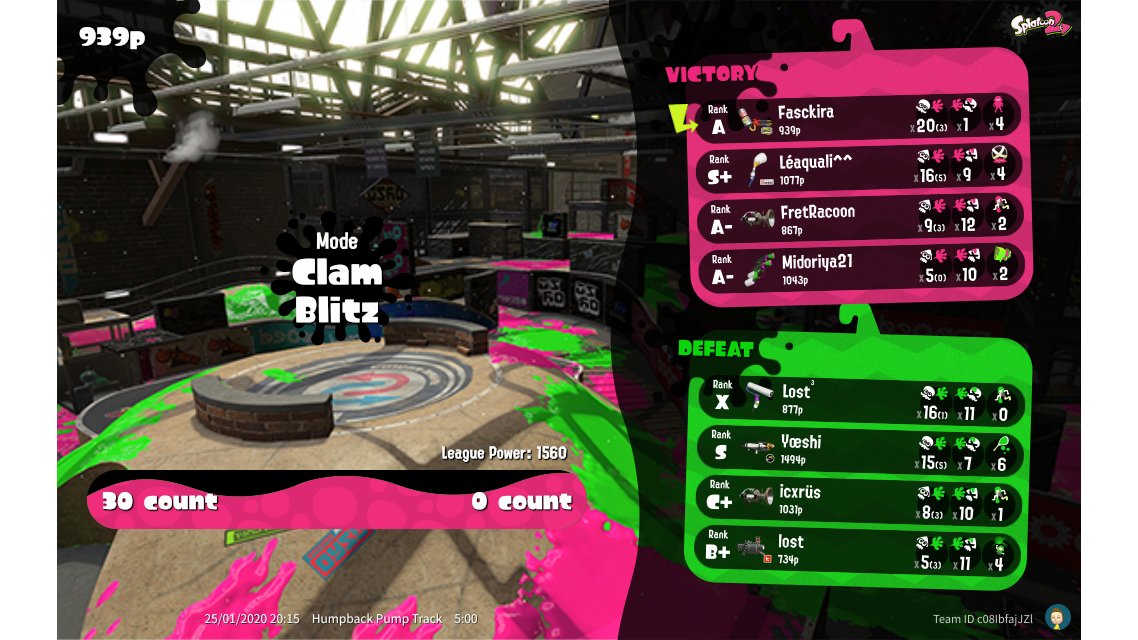Viewport: 1138px width, 640px height.
Task: Open Vœshi's player row
Action: (858, 450)
